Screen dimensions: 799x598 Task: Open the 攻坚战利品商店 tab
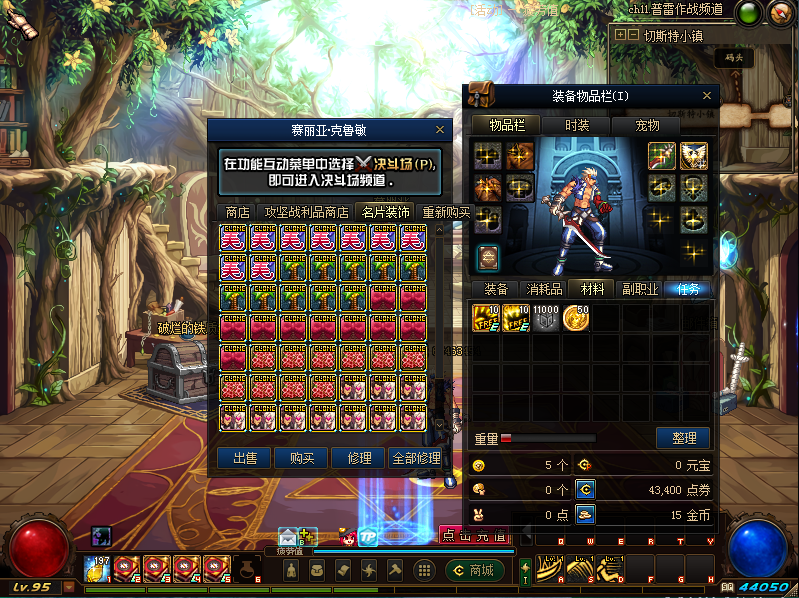click(x=306, y=212)
